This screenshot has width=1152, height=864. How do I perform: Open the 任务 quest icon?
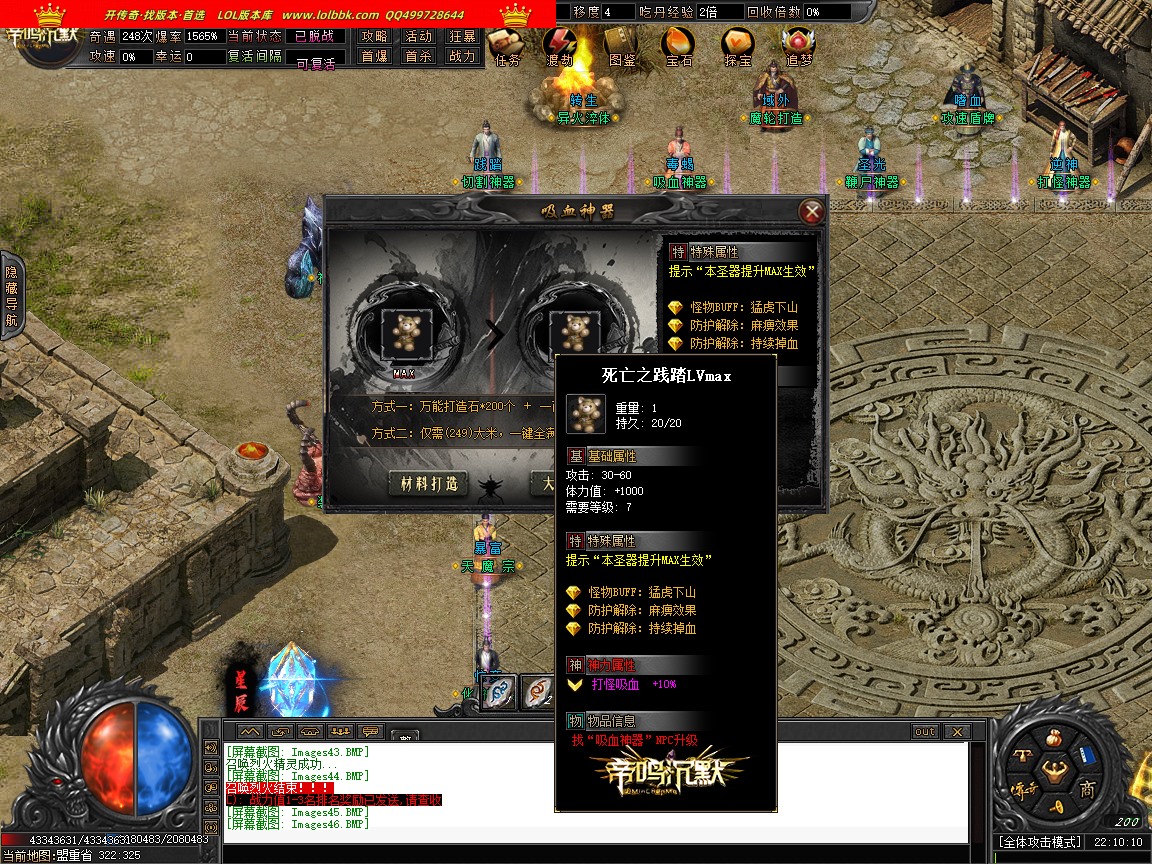507,45
